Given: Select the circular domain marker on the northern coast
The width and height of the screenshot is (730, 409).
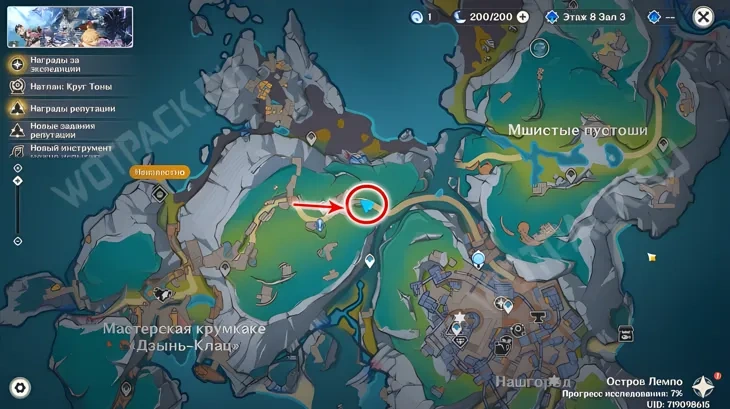Looking at the screenshot, I should pyautogui.click(x=540, y=47).
